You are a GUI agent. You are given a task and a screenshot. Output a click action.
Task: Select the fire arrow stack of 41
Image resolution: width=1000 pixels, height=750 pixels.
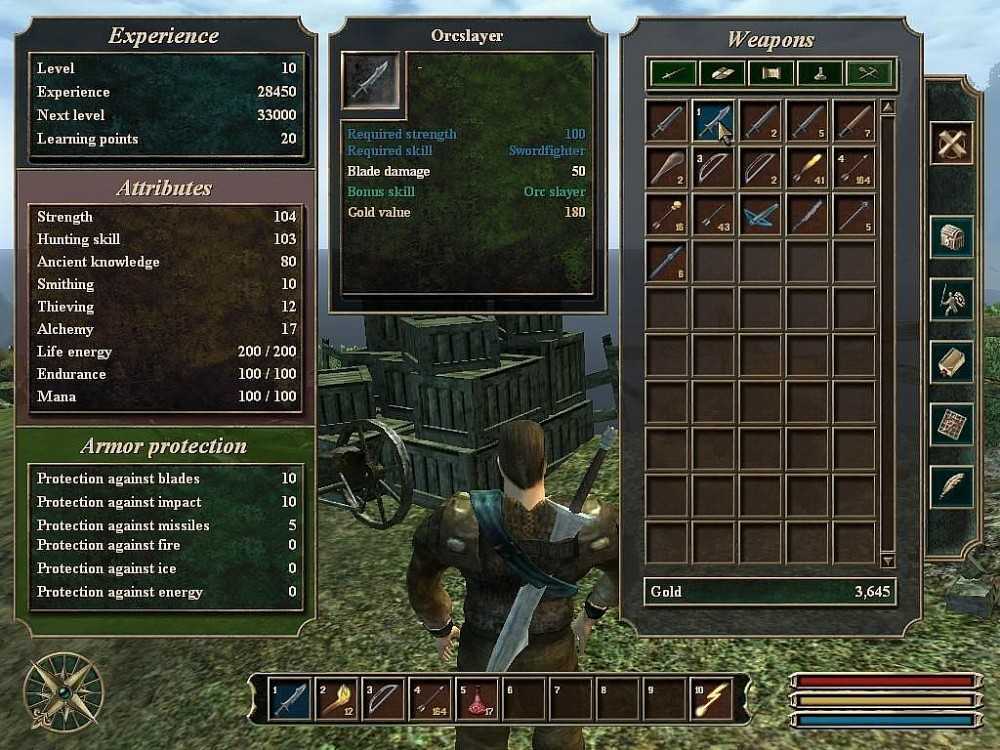pyautogui.click(x=808, y=167)
